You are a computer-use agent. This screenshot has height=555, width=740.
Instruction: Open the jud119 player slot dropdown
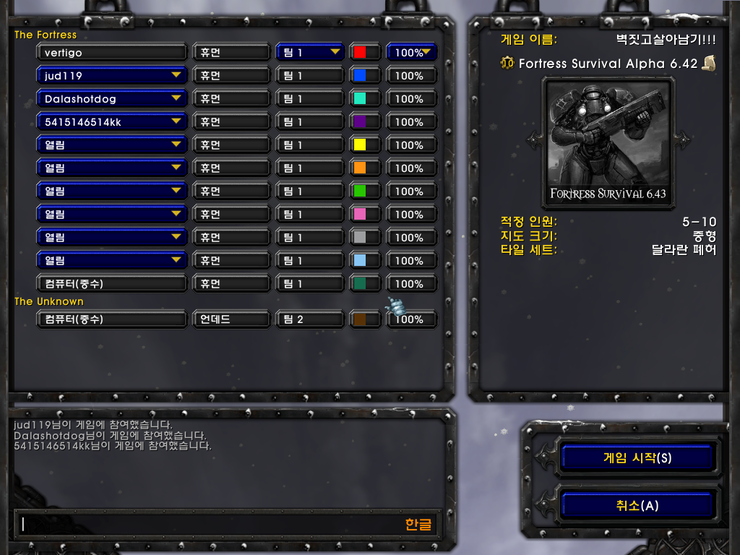click(112, 75)
